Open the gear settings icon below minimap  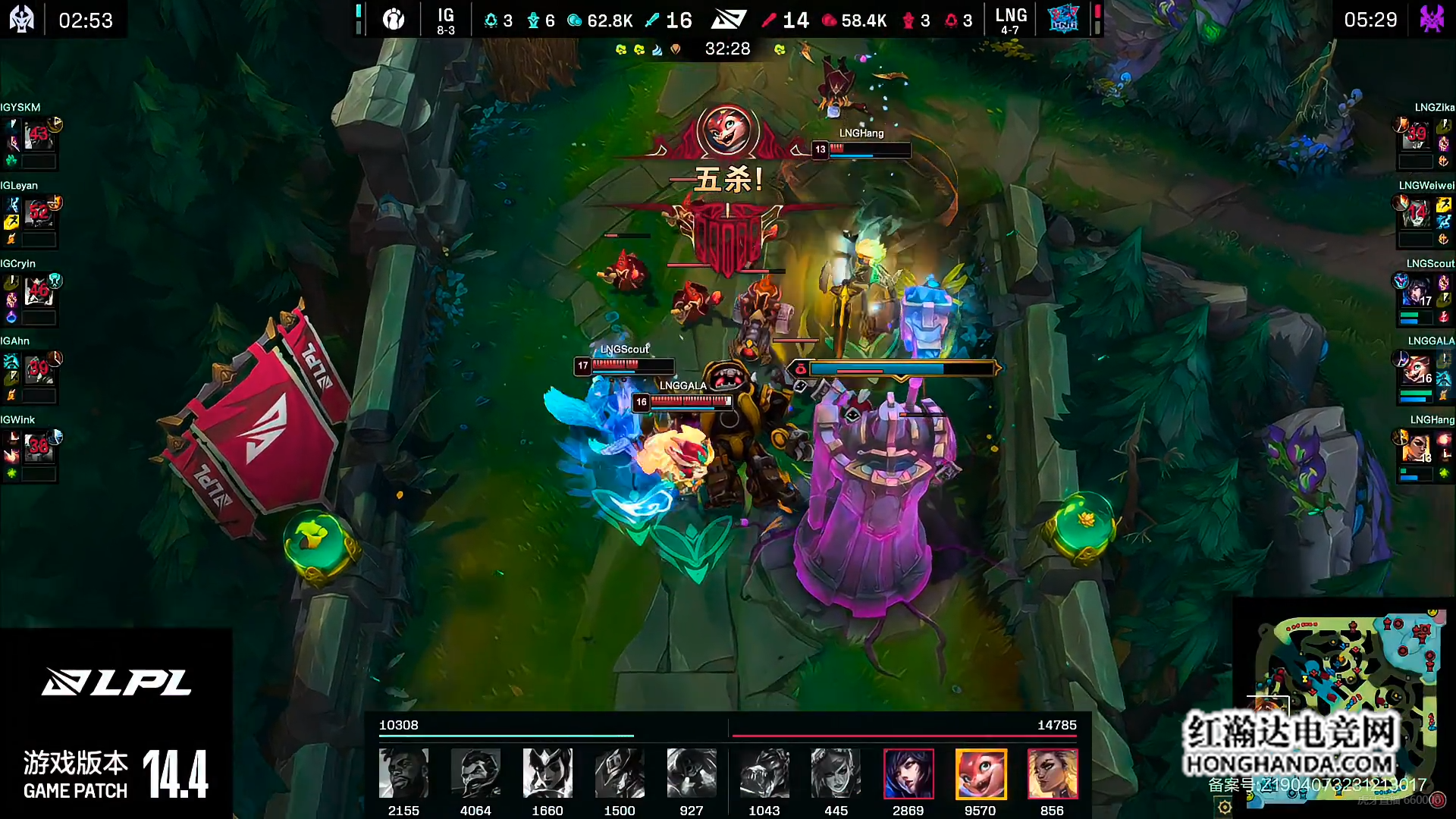pos(1225,808)
